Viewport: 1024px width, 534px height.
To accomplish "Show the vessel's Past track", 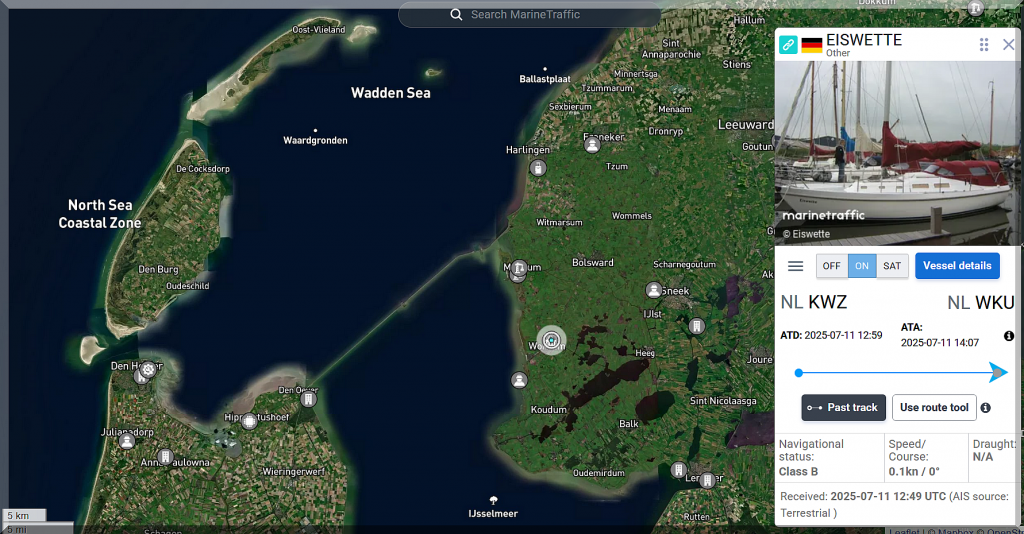I will point(843,407).
